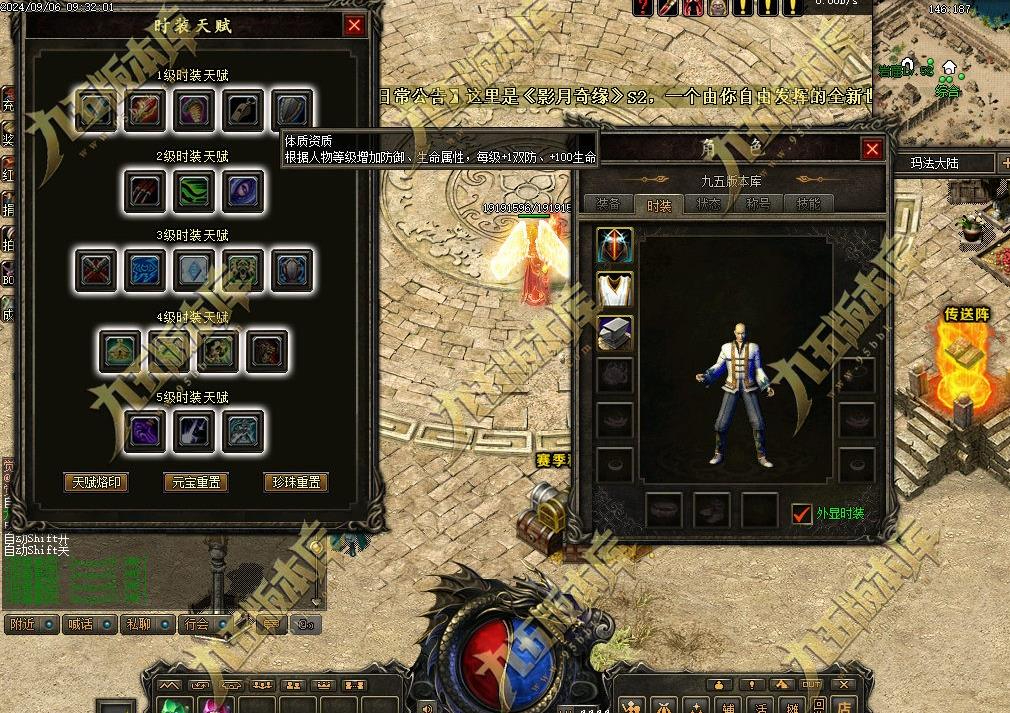Choose the green striped level-2 talent
This screenshot has height=713, width=1010.
pos(195,190)
